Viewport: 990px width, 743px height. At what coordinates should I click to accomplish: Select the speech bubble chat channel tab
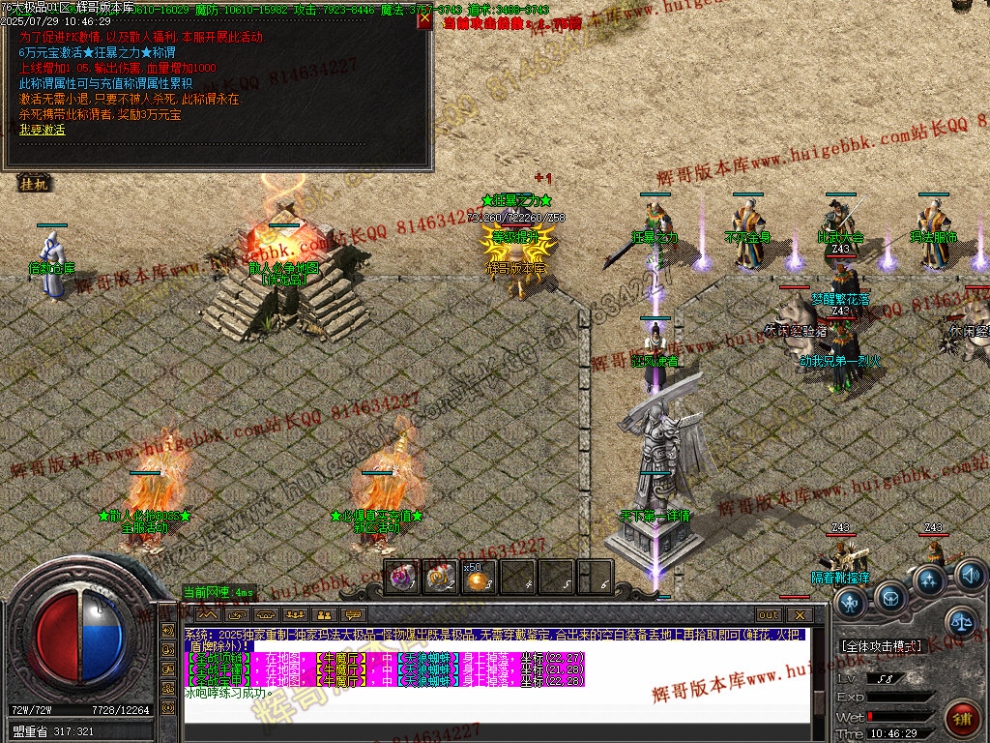[352, 615]
